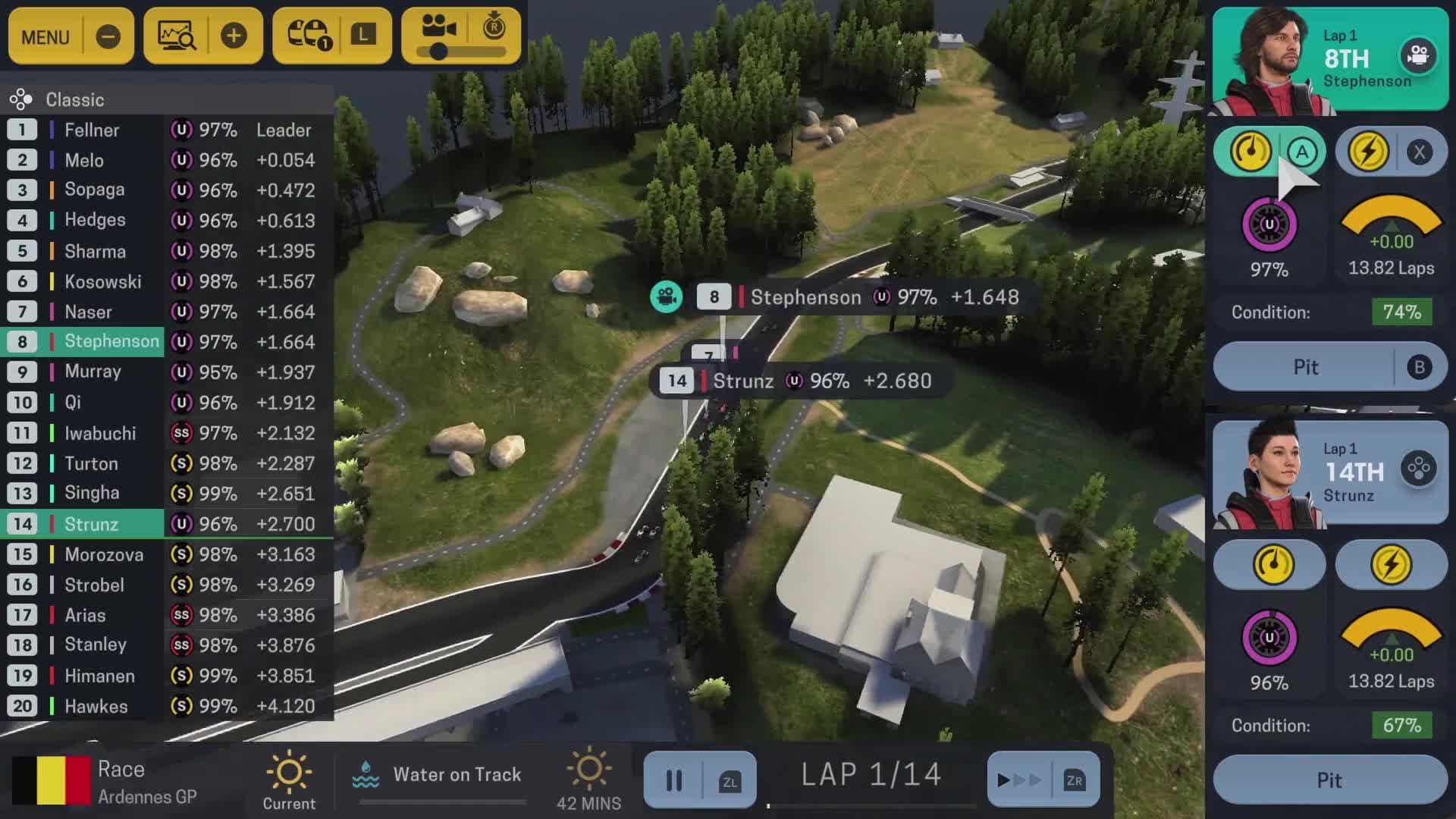Image resolution: width=1456 pixels, height=819 pixels.
Task: Select Strunz's row in the standings
Action: pos(91,524)
